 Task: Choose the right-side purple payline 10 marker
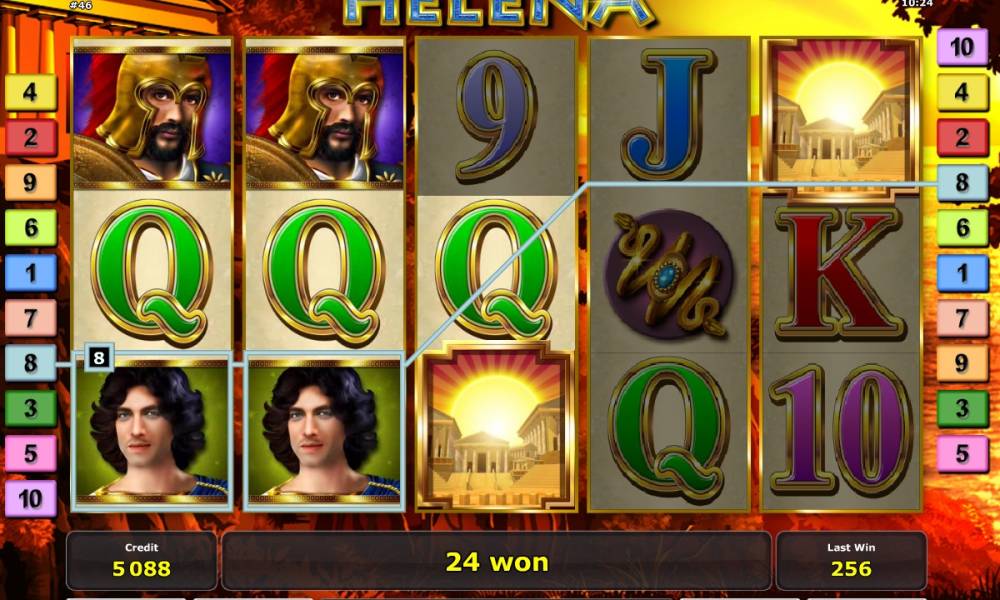tap(962, 47)
